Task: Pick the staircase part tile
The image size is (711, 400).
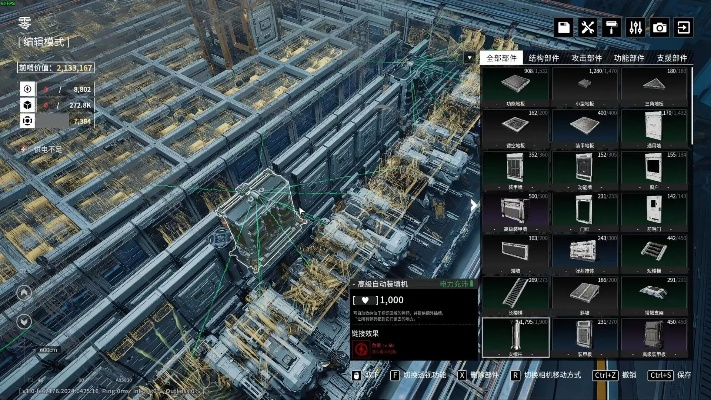Action: pyautogui.click(x=516, y=295)
